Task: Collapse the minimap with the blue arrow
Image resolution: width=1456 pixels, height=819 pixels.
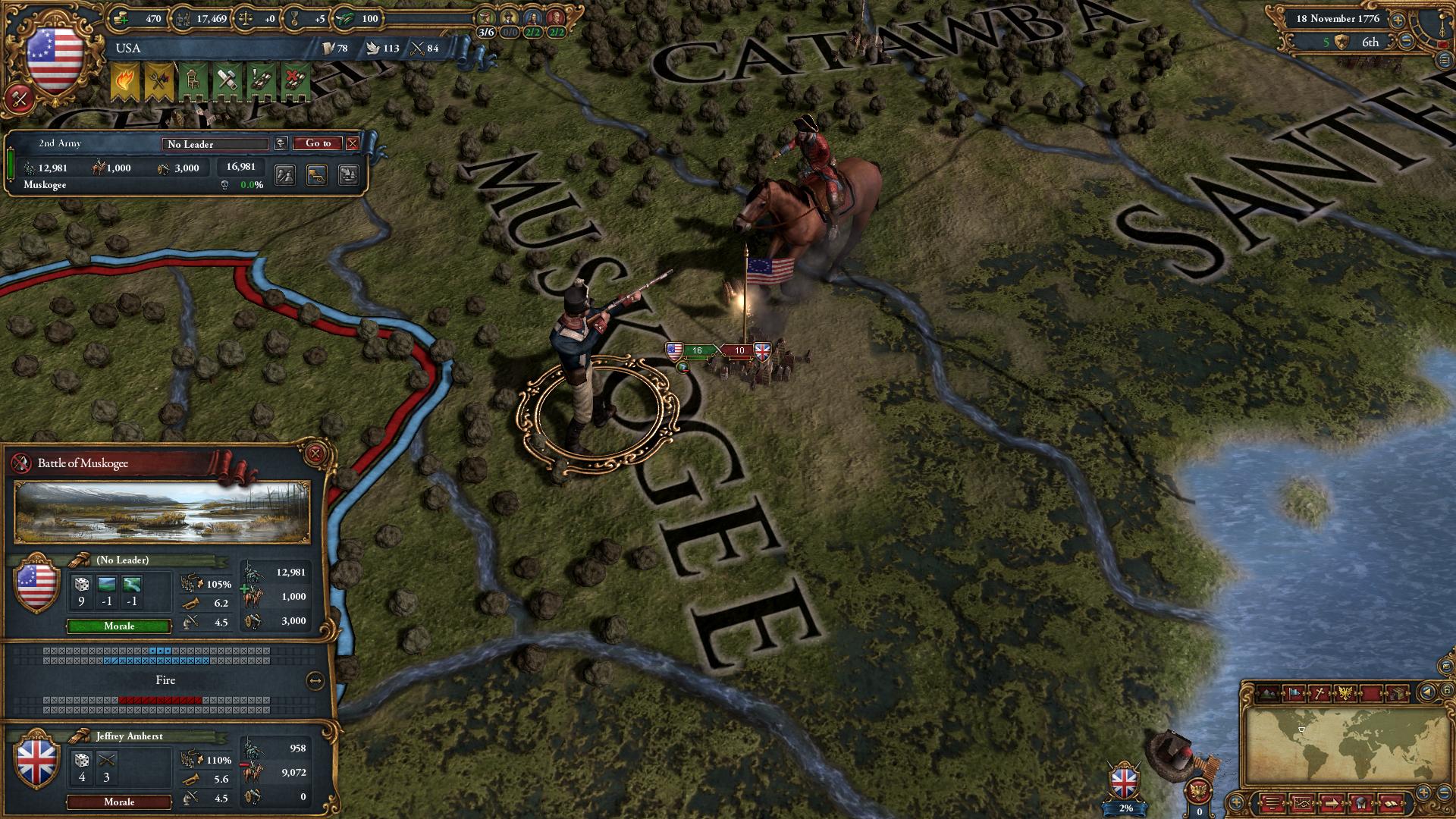Action: coord(1426,692)
